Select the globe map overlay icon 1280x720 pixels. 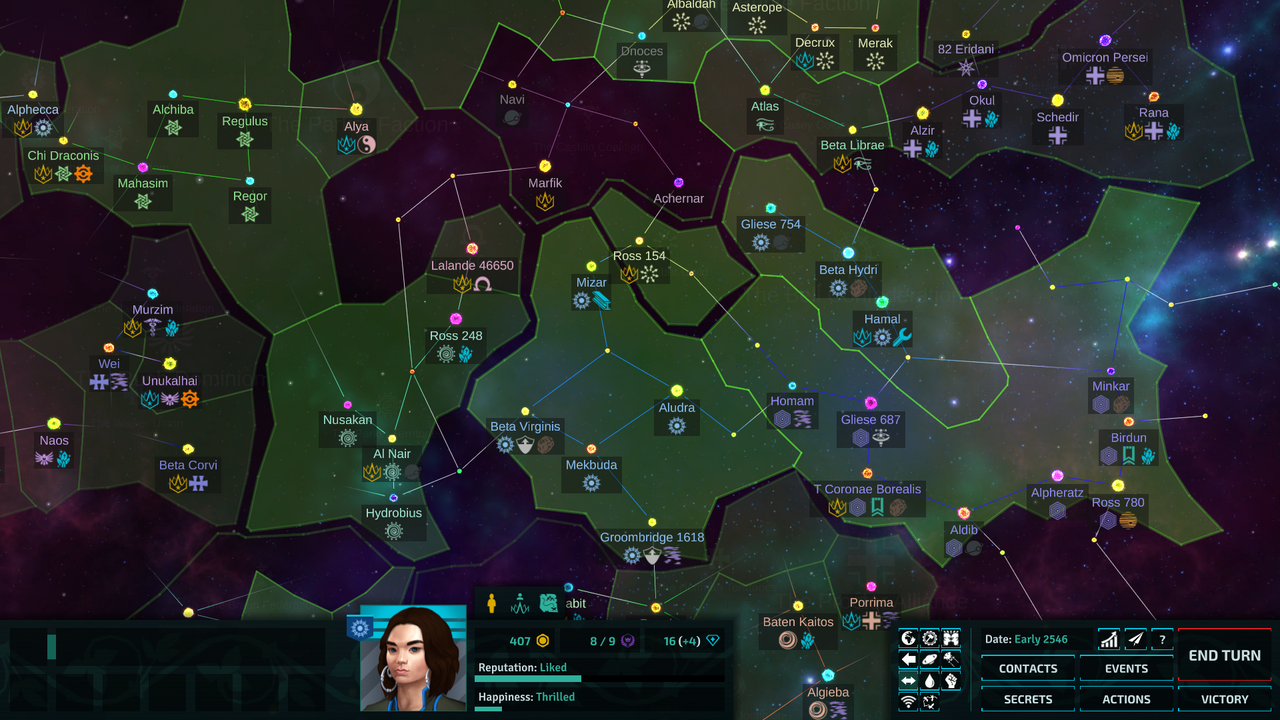coord(908,637)
